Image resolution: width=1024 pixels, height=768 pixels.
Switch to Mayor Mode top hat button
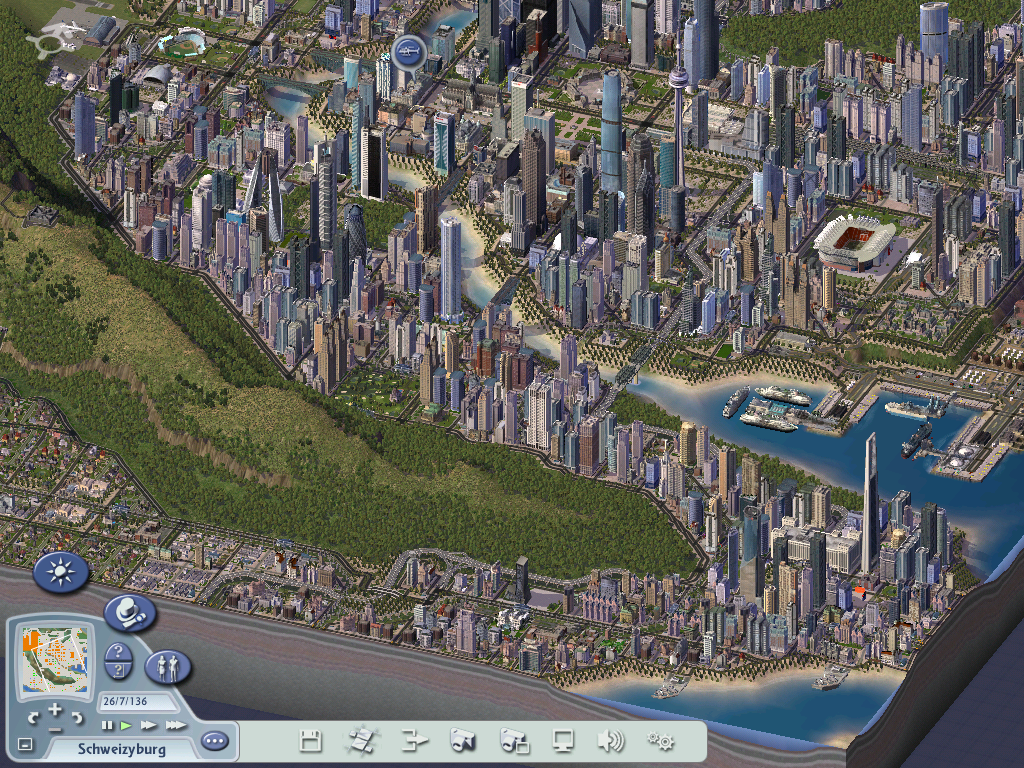coord(130,613)
